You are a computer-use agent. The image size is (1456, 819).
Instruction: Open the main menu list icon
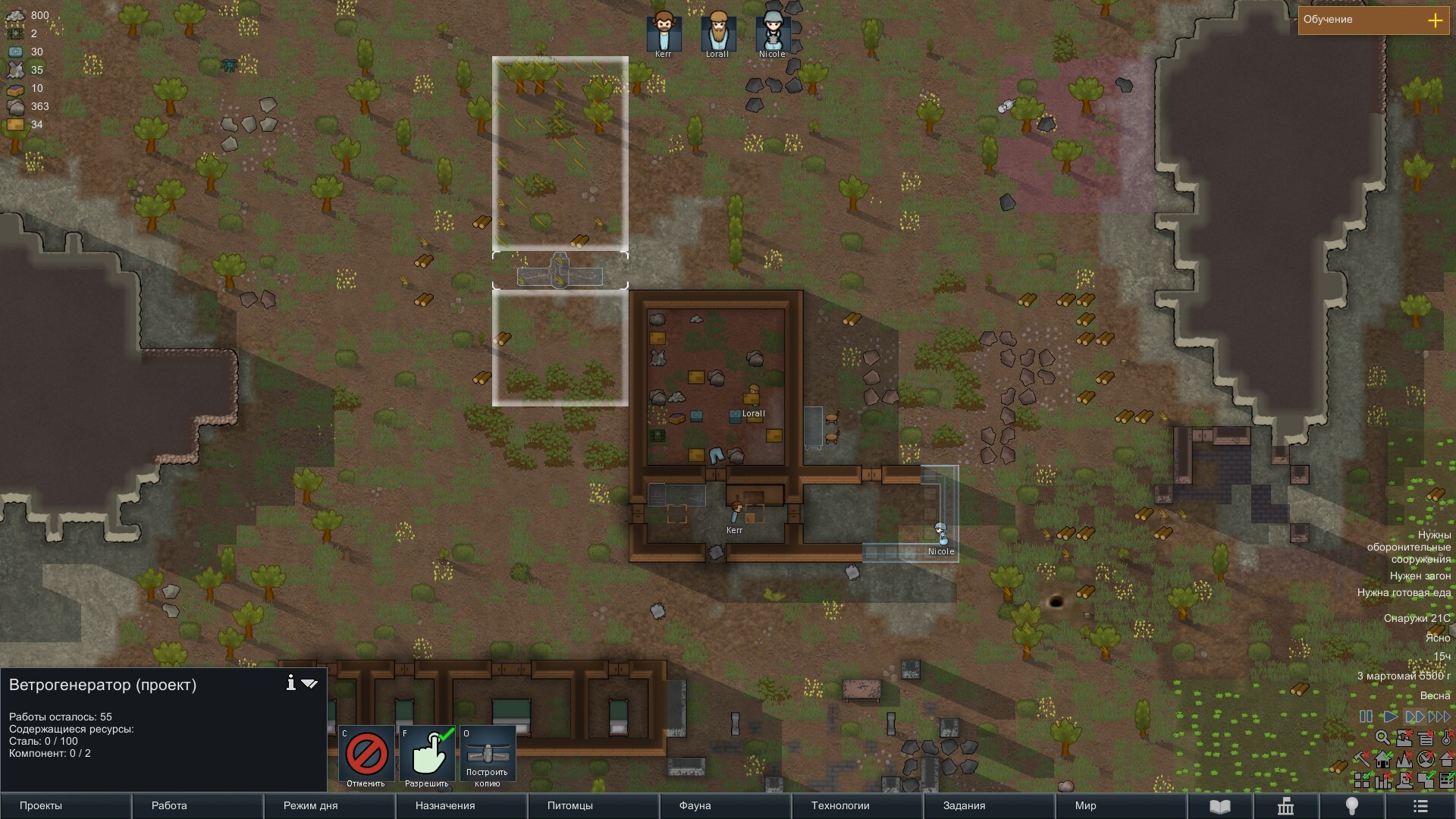coord(1420,806)
